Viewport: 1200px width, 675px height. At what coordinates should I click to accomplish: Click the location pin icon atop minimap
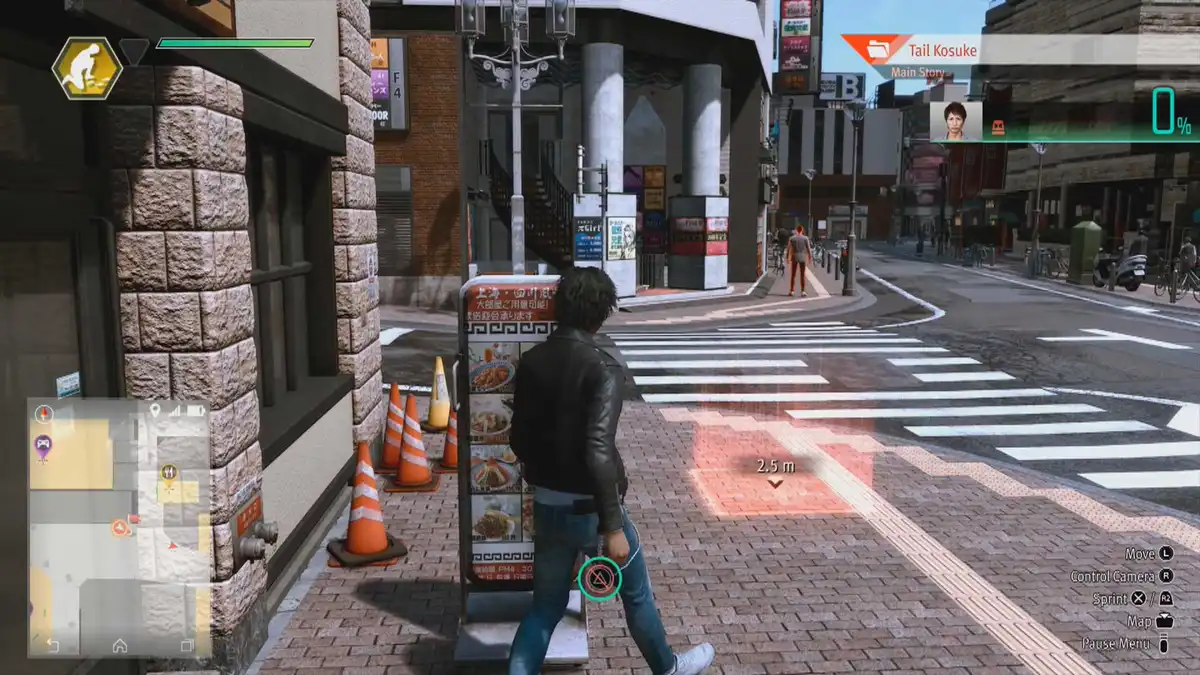coord(154,410)
